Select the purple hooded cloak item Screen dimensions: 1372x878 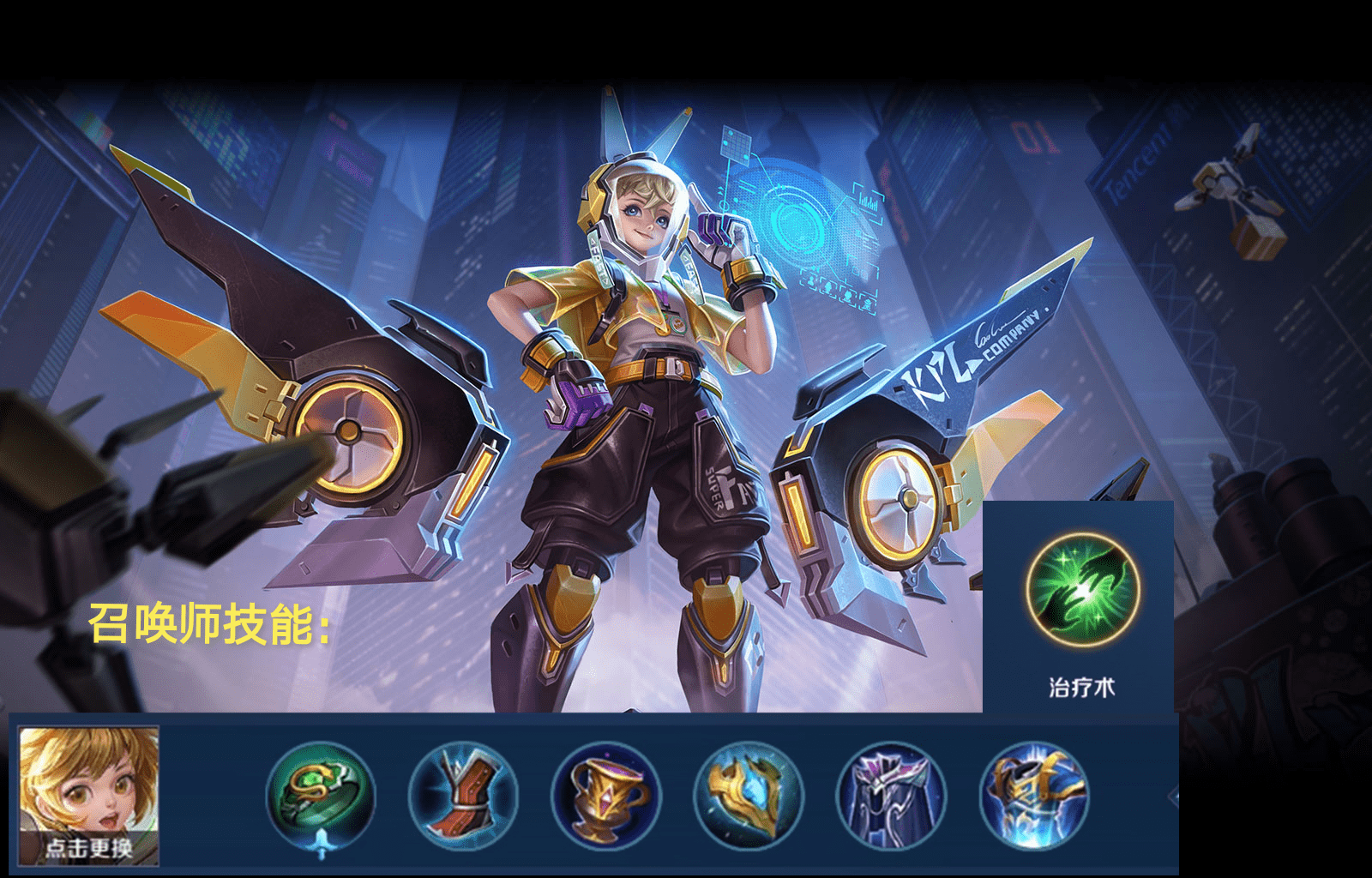click(891, 795)
